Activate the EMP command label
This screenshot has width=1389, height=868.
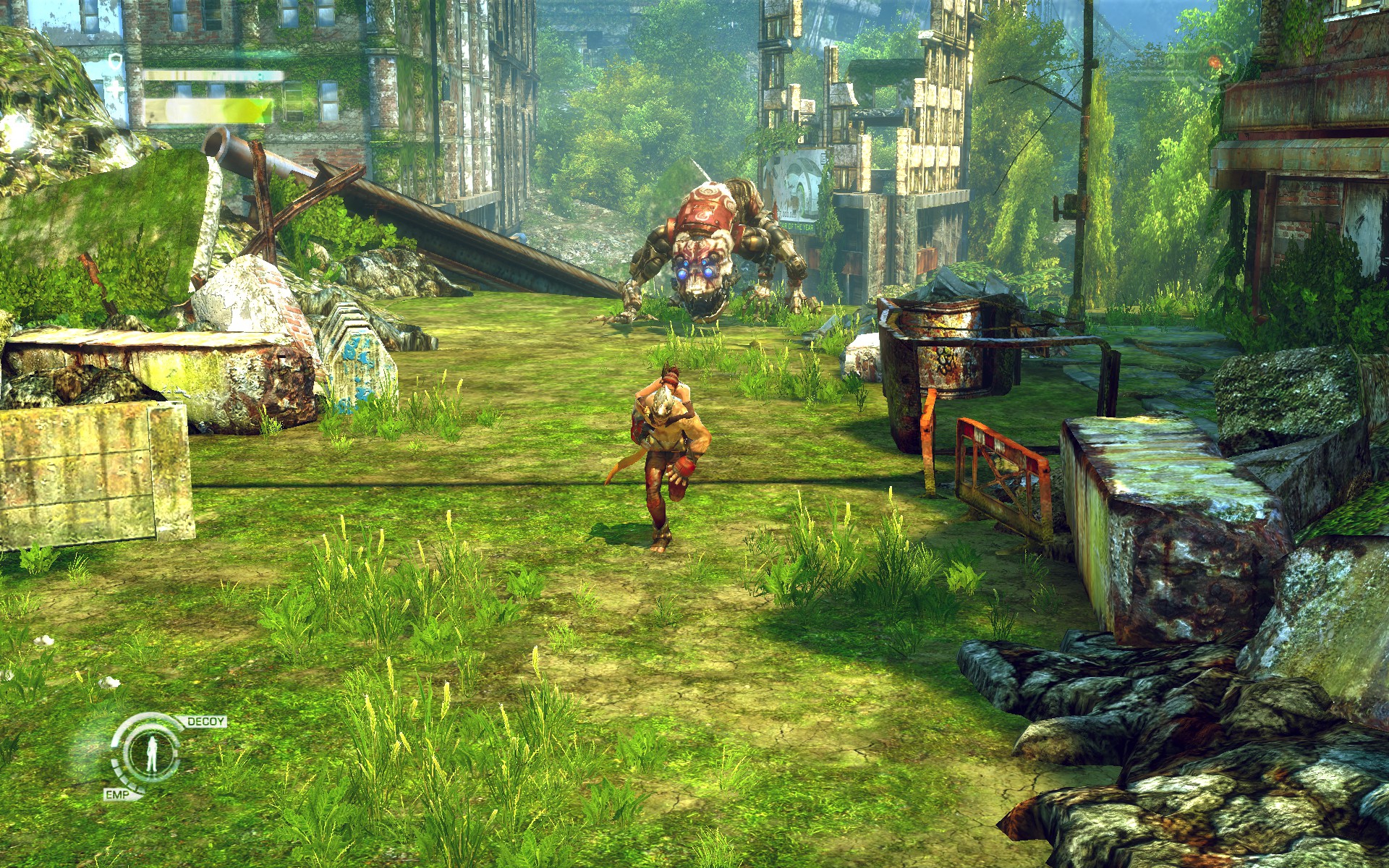(x=114, y=795)
